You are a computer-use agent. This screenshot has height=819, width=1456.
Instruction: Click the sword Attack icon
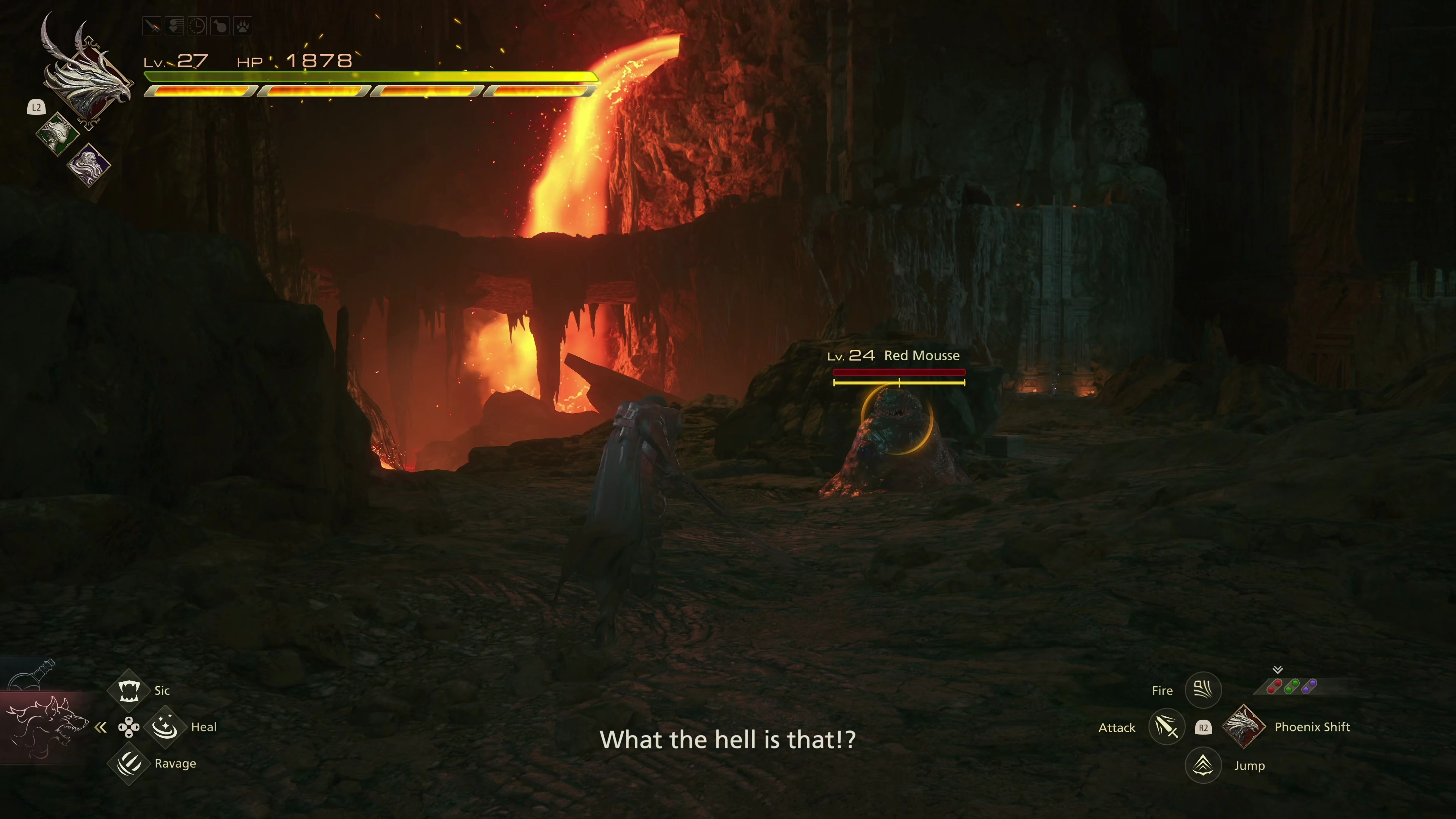click(x=1166, y=727)
